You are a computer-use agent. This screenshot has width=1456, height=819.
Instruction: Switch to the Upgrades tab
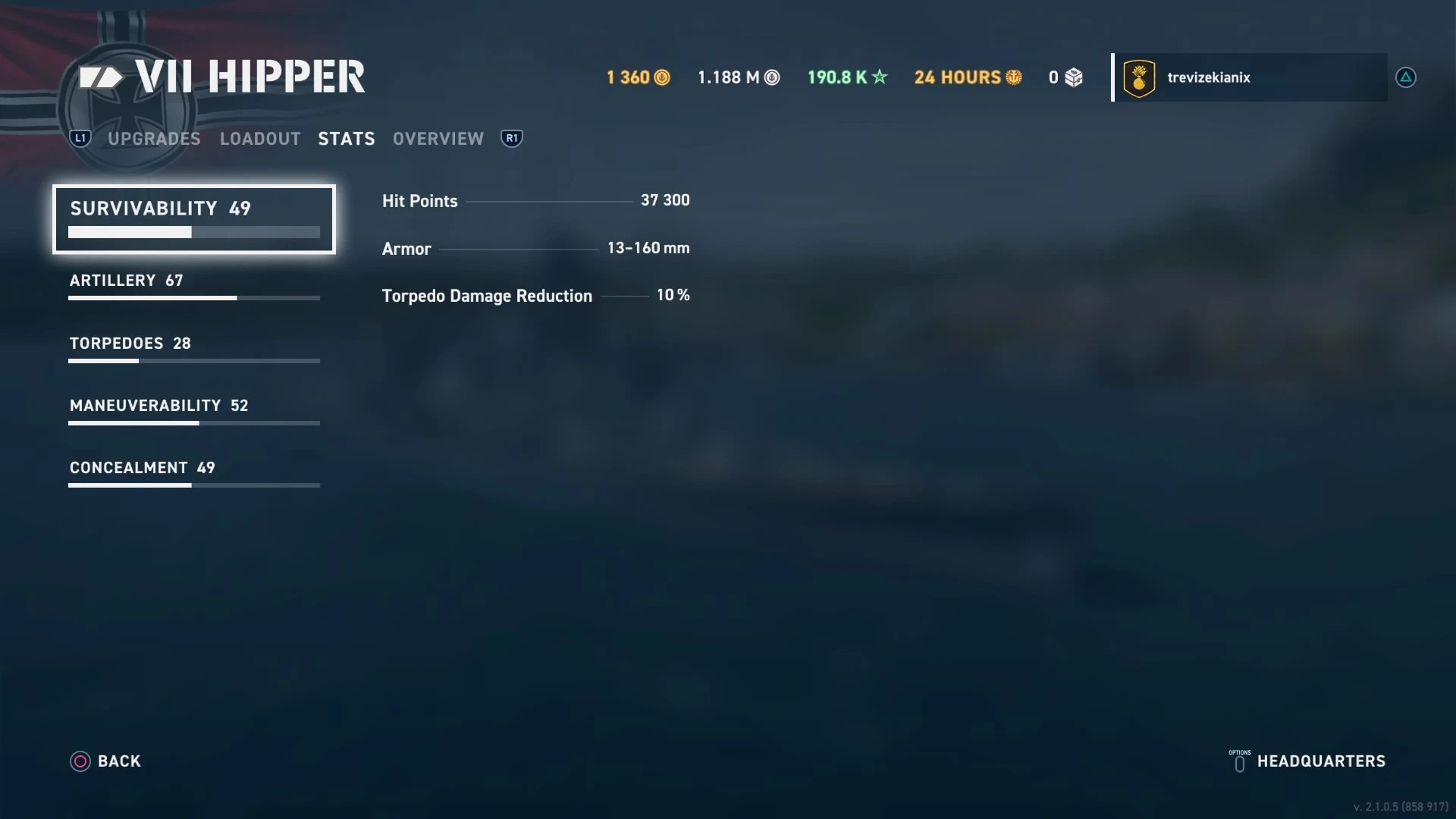[154, 139]
